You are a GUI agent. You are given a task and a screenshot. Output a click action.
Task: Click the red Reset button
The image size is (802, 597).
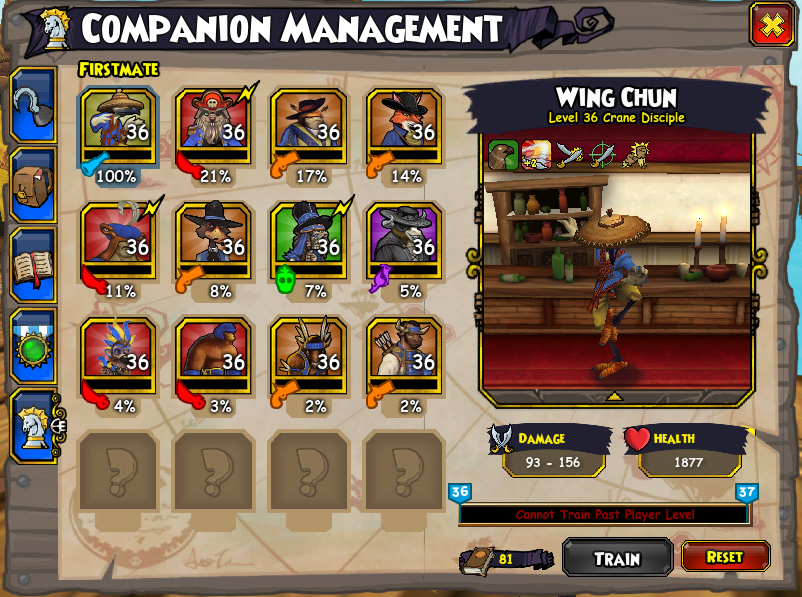725,556
